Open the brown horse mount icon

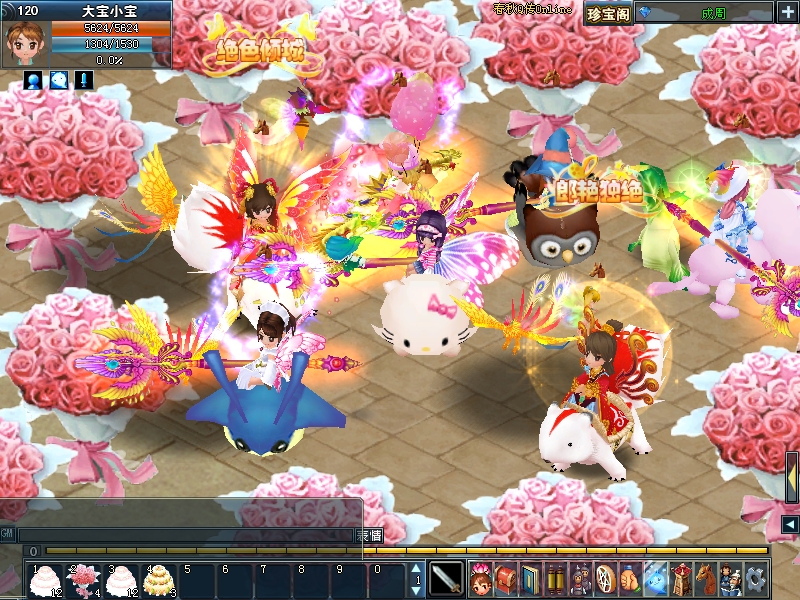(705, 578)
